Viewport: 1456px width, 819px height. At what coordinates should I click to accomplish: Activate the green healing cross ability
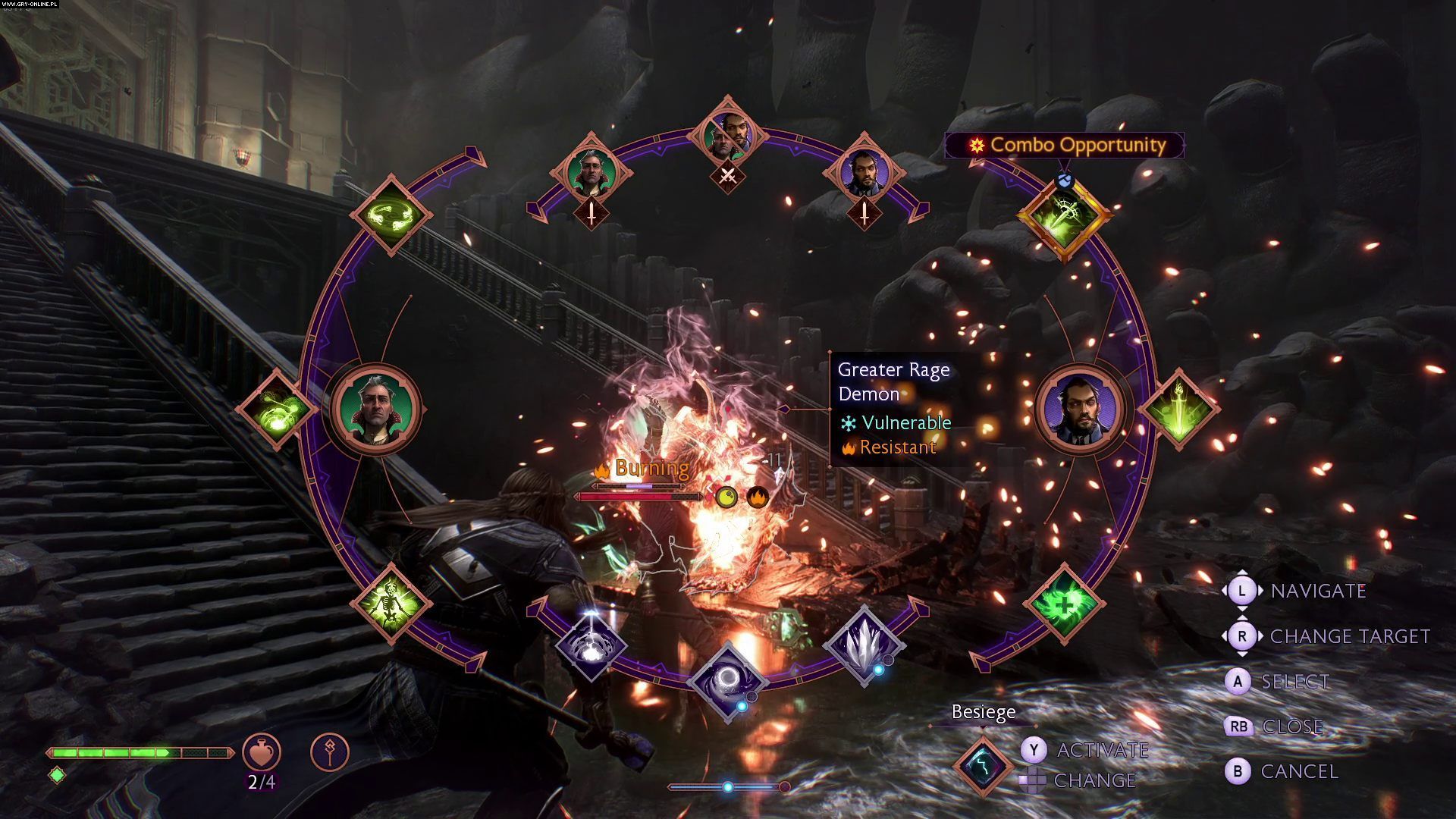[1064, 604]
